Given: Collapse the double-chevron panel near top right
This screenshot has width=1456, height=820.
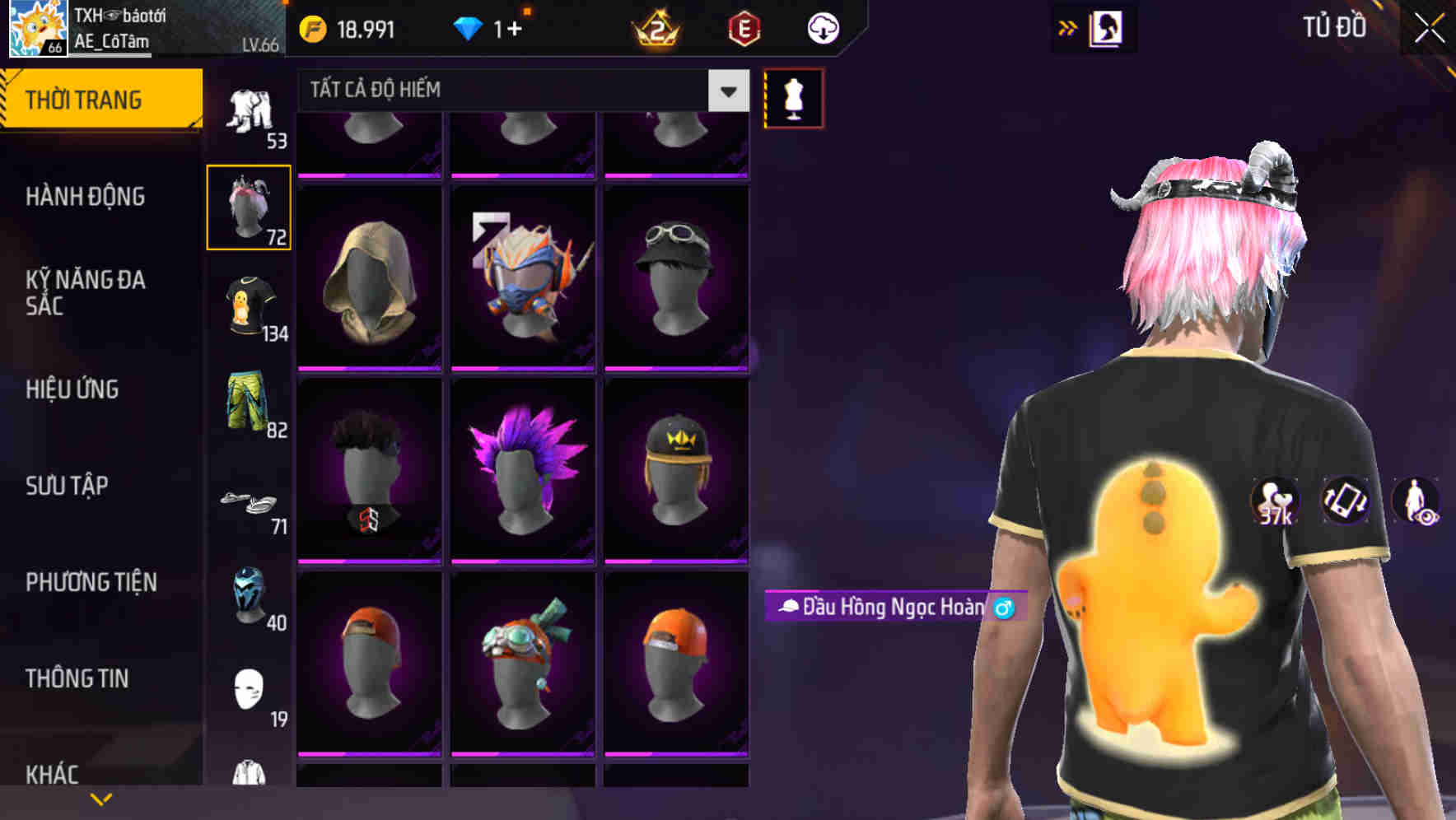Looking at the screenshot, I should [1069, 27].
